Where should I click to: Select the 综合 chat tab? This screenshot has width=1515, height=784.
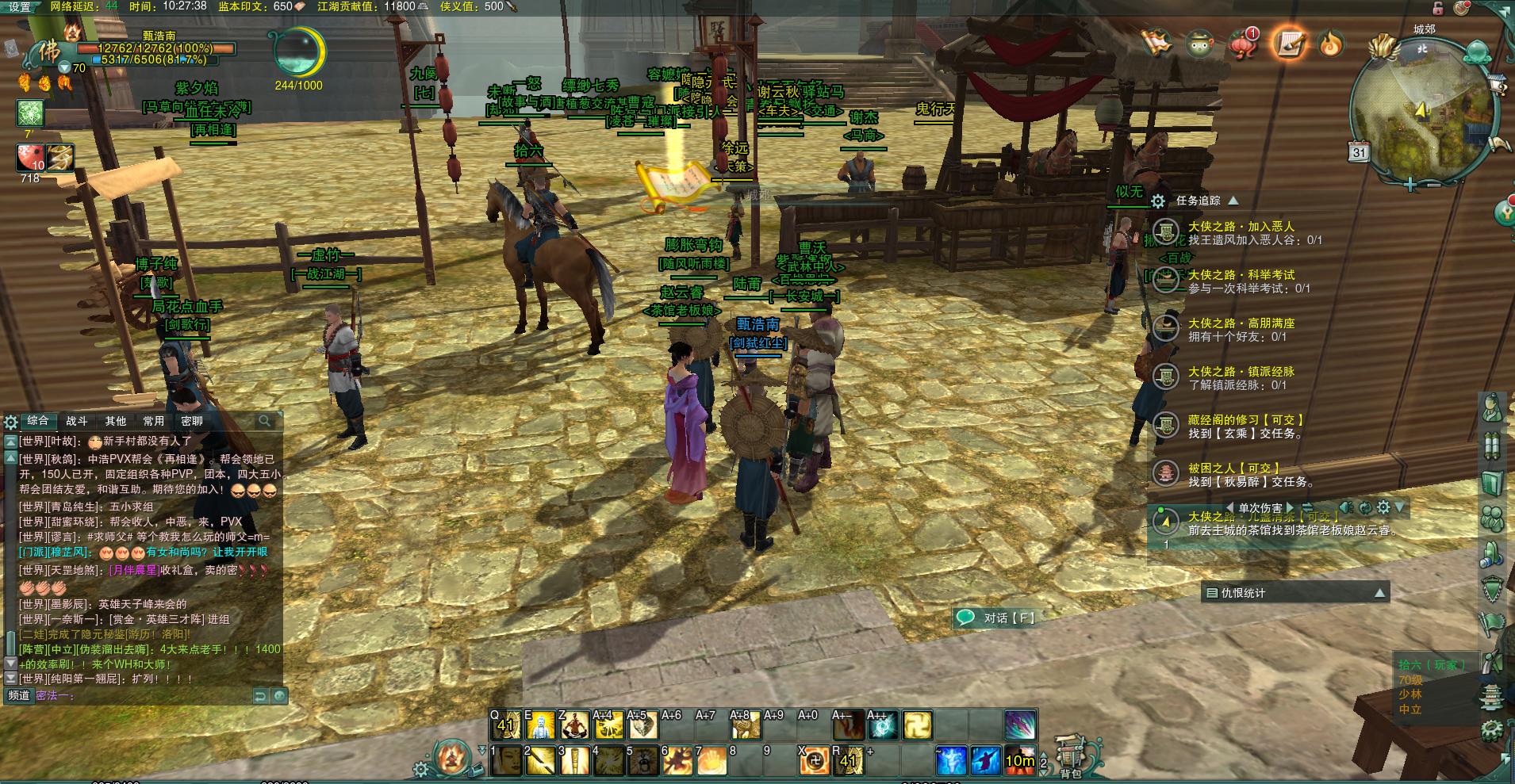[38, 421]
